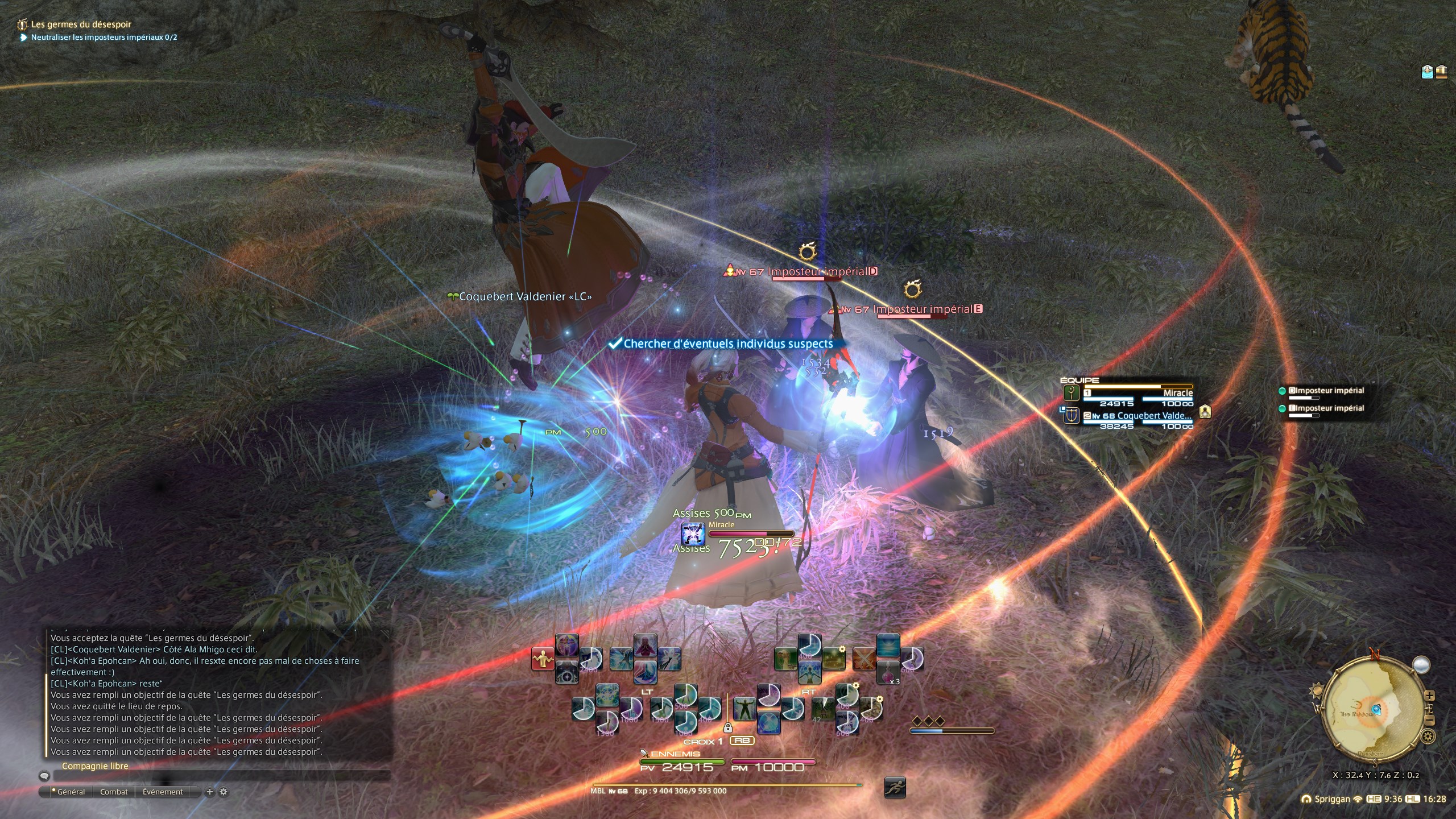Click the chat text input field
This screenshot has width=1456, height=819.
tap(222, 776)
